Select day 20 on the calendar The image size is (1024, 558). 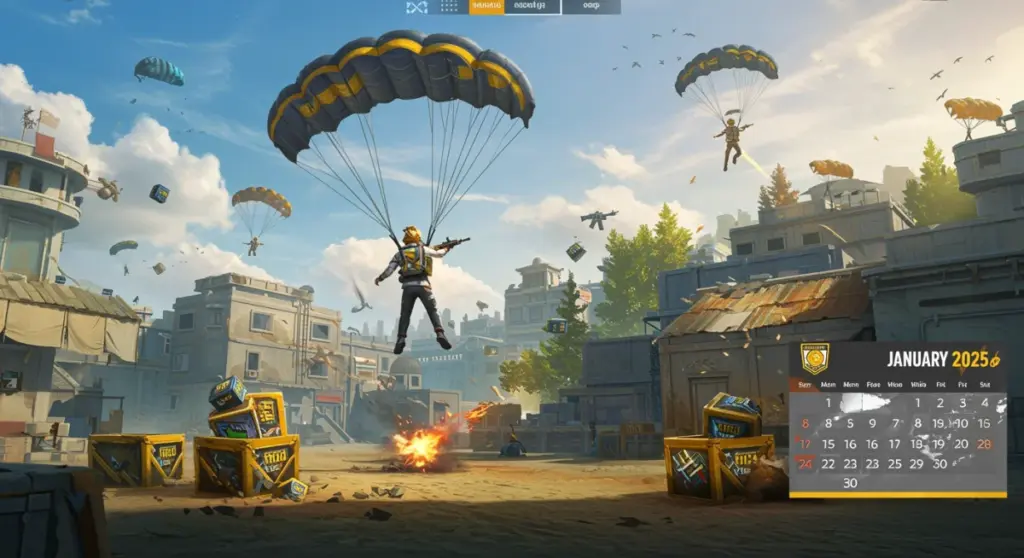pyautogui.click(x=961, y=444)
